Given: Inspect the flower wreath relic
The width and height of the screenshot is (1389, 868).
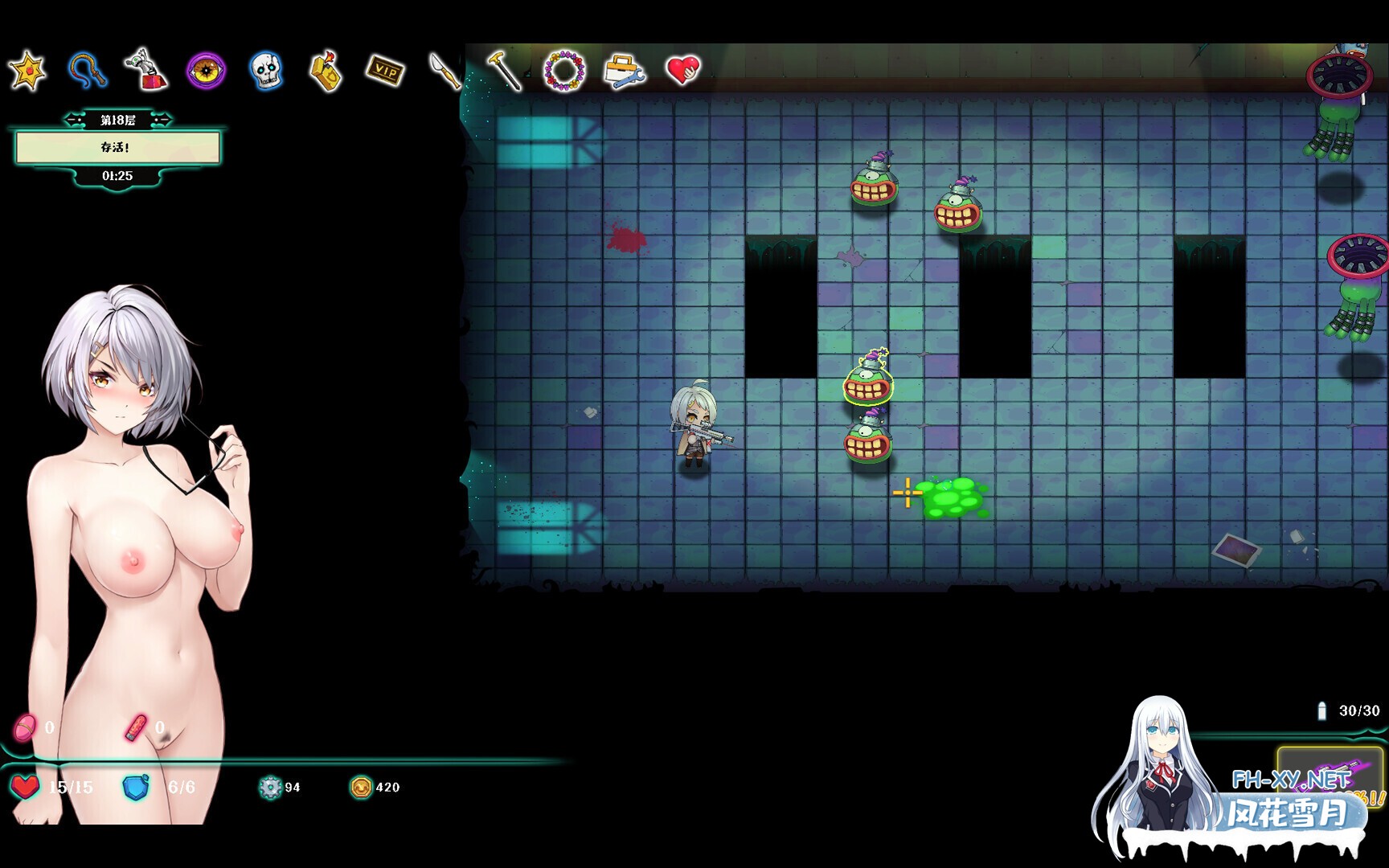Looking at the screenshot, I should pos(564,71).
